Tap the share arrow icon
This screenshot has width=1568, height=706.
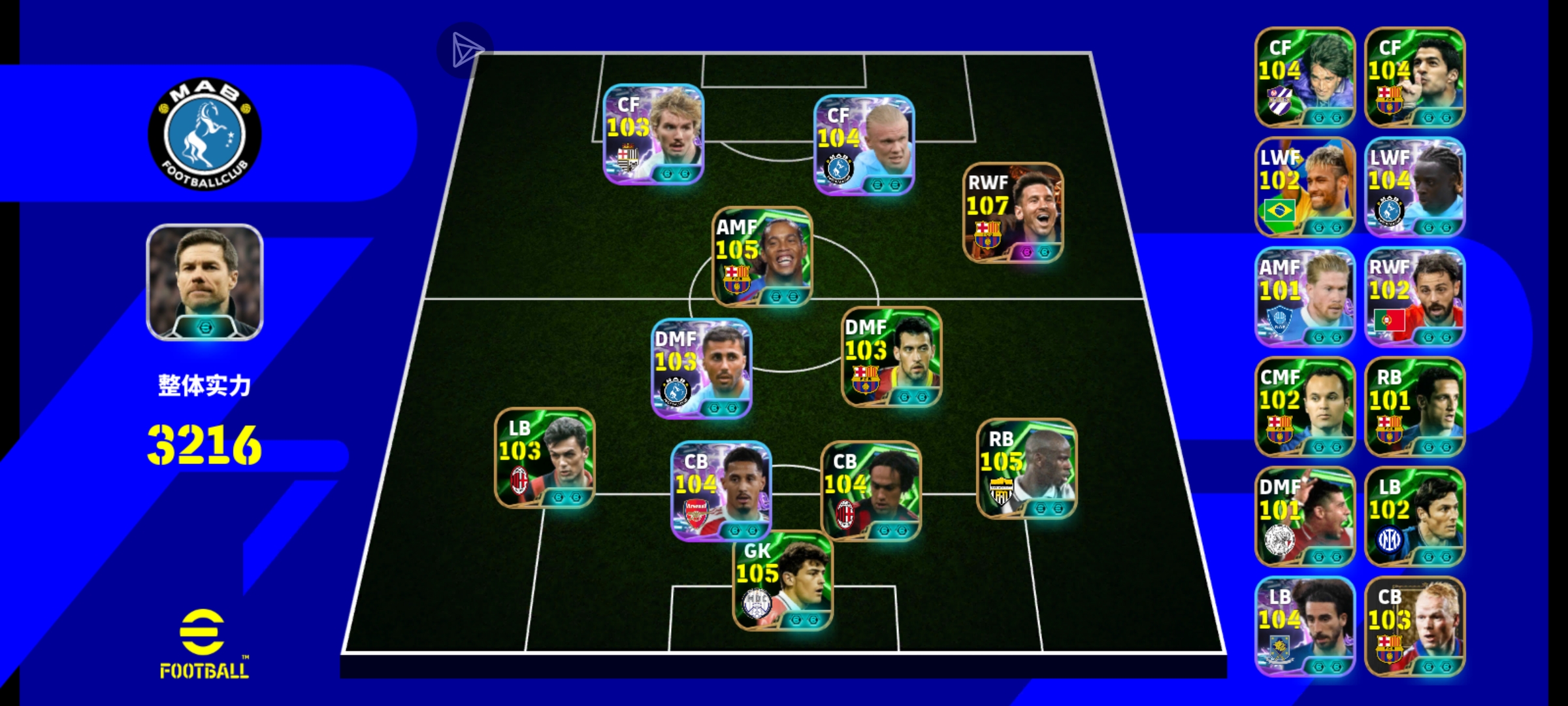[x=465, y=50]
